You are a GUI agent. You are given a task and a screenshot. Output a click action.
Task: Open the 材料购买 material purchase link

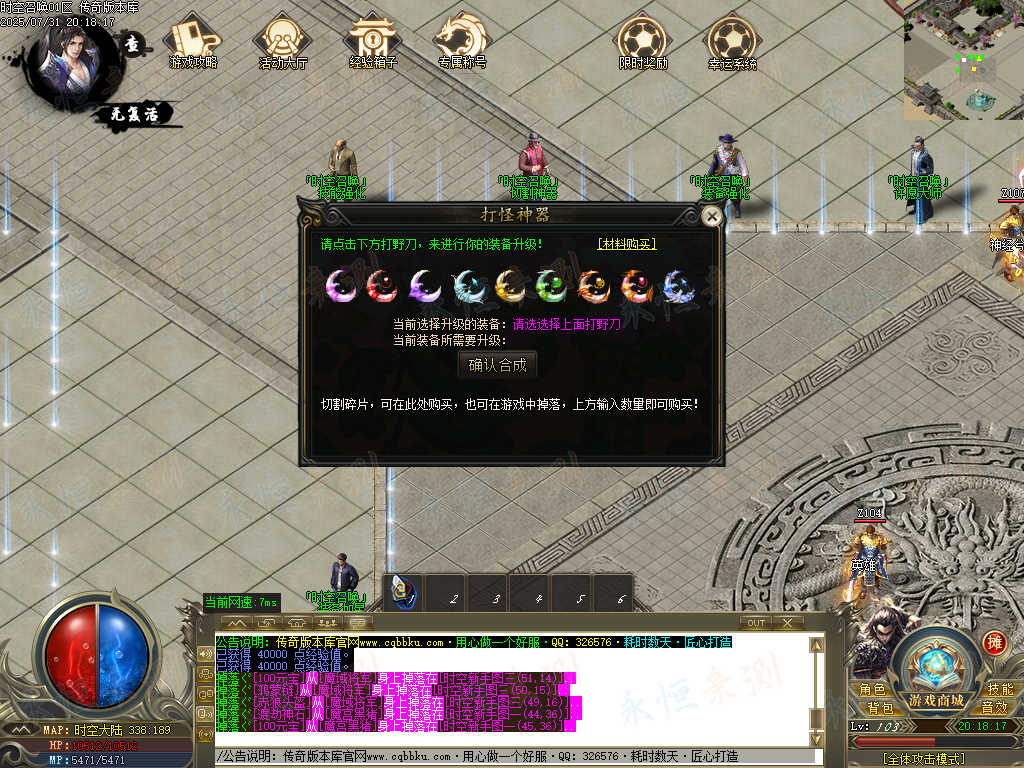627,244
